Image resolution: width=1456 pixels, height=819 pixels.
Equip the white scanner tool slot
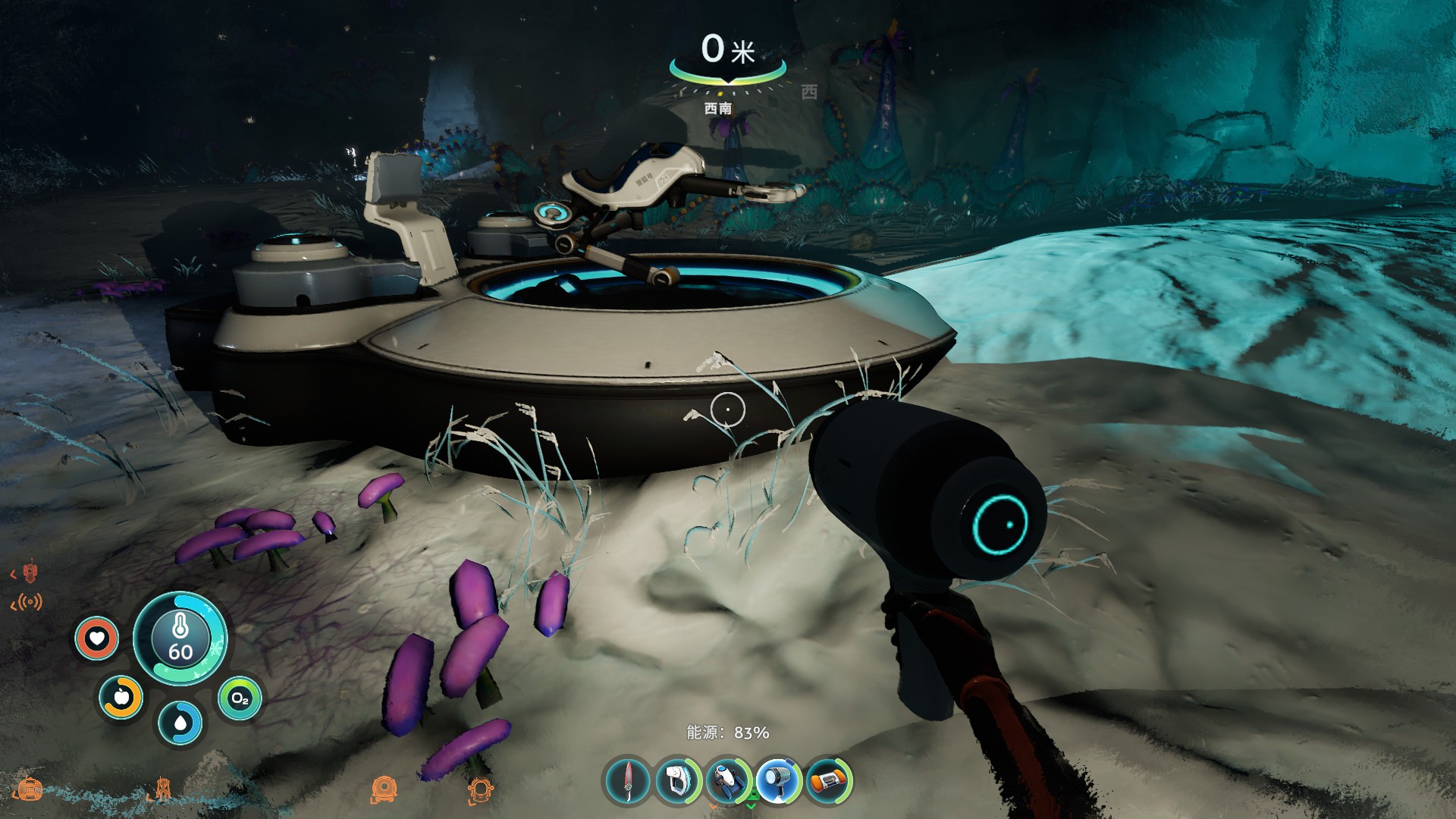point(677,780)
